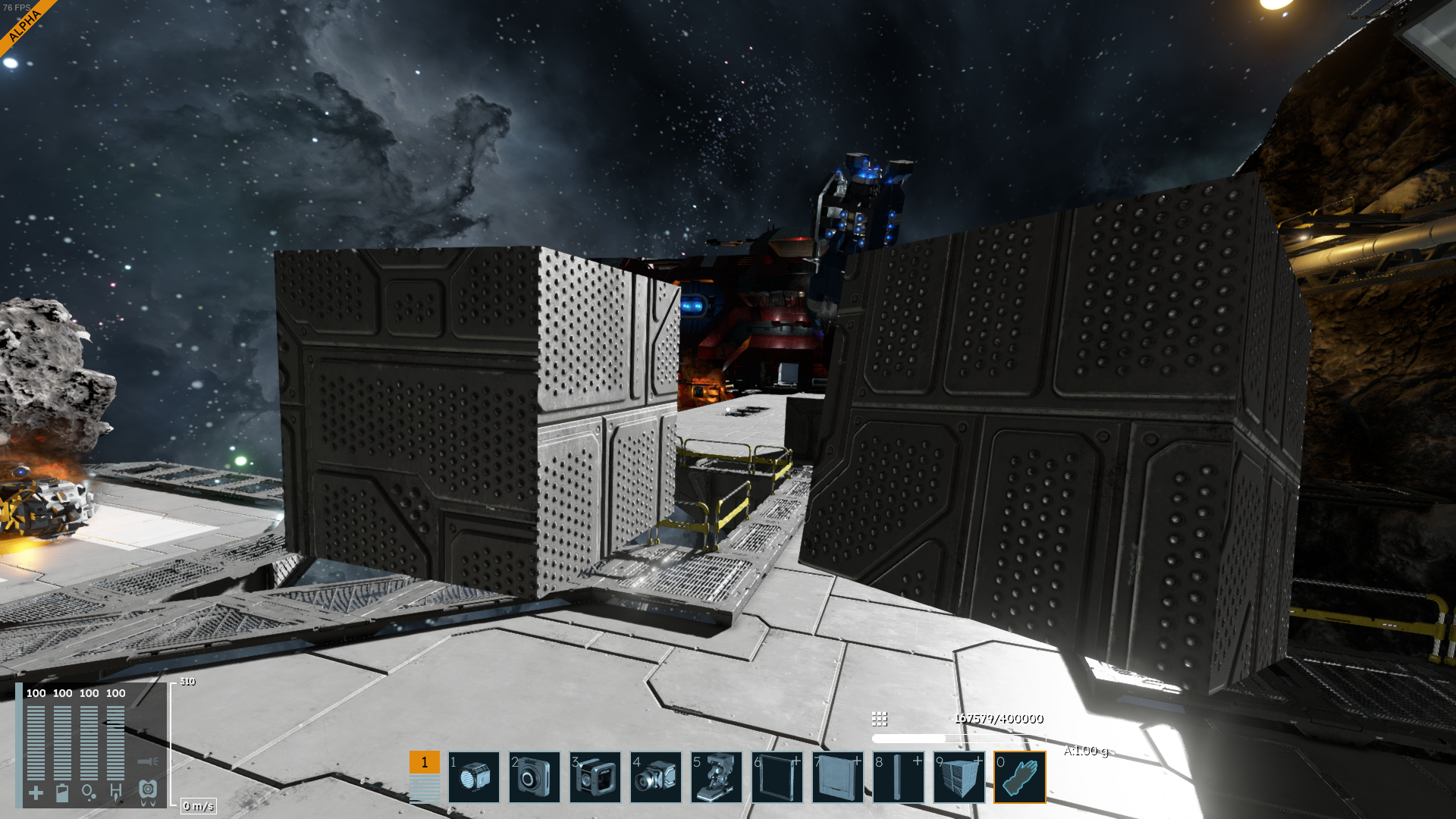
Task: Toggle the jetpack icon
Action: [148, 792]
